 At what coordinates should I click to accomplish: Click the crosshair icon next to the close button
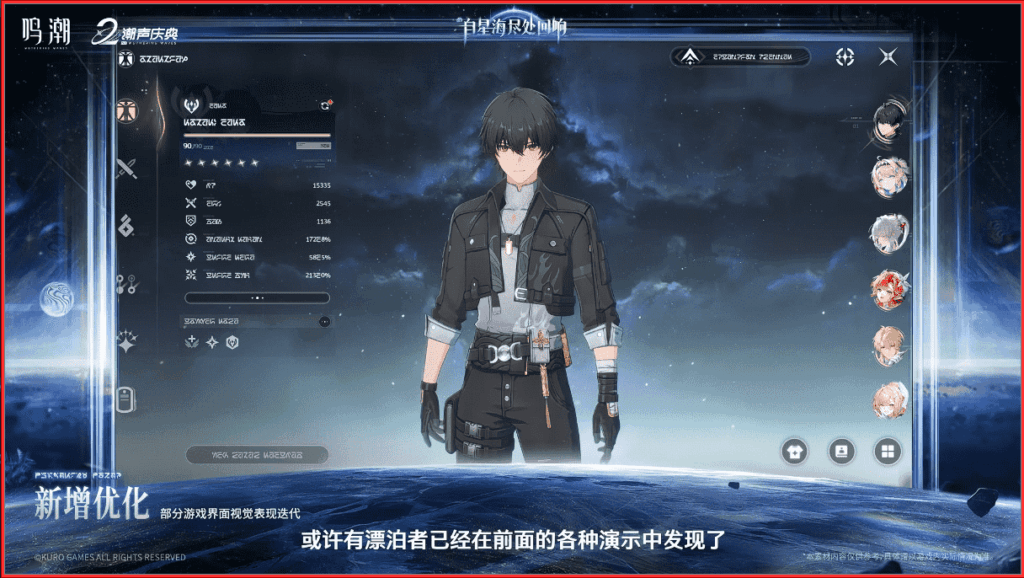845,57
